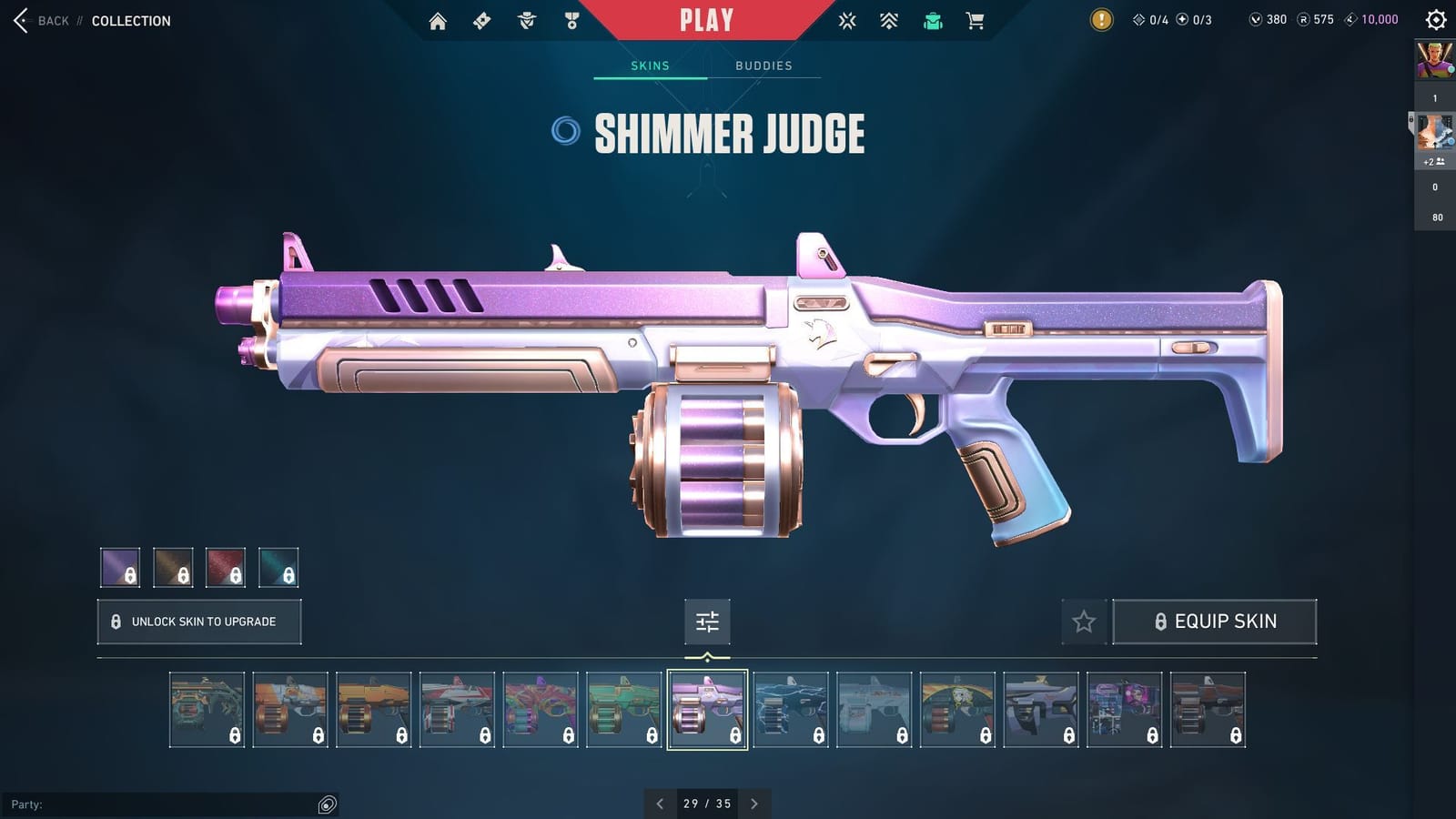The height and width of the screenshot is (819, 1456).
Task: Toggle the favorite star next to Equip Skin
Action: click(1085, 622)
